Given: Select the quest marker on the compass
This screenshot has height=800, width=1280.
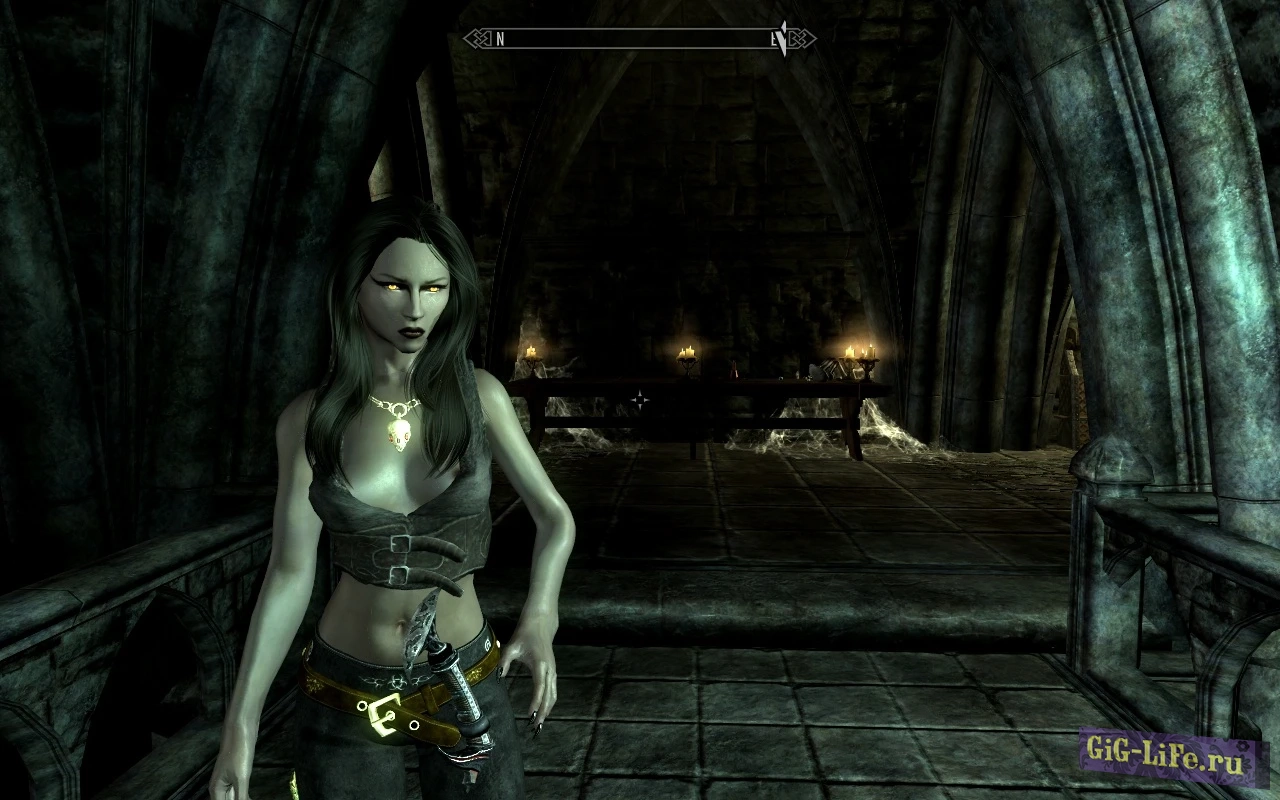Looking at the screenshot, I should point(783,38).
